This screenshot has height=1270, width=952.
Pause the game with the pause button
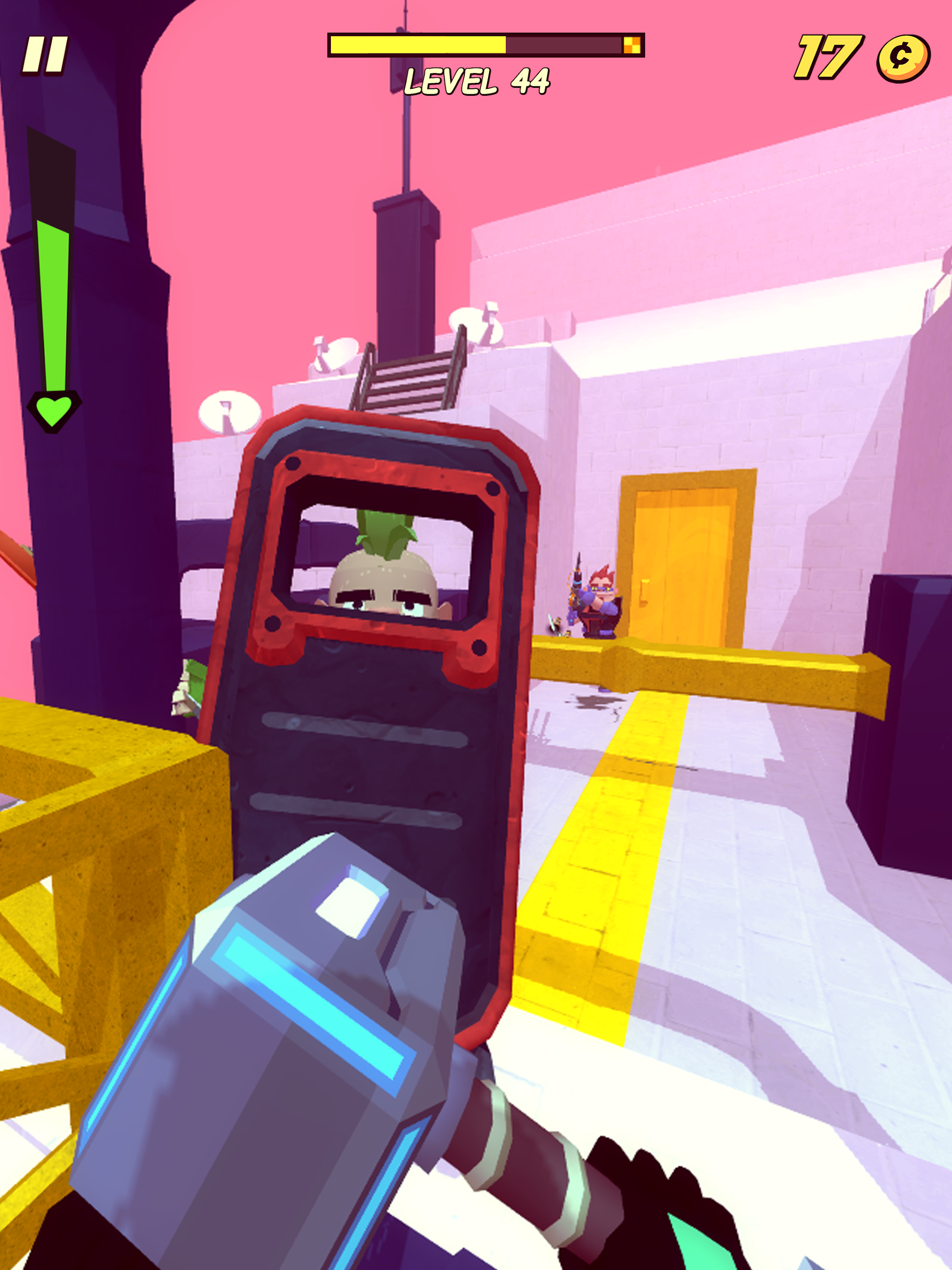[x=45, y=56]
